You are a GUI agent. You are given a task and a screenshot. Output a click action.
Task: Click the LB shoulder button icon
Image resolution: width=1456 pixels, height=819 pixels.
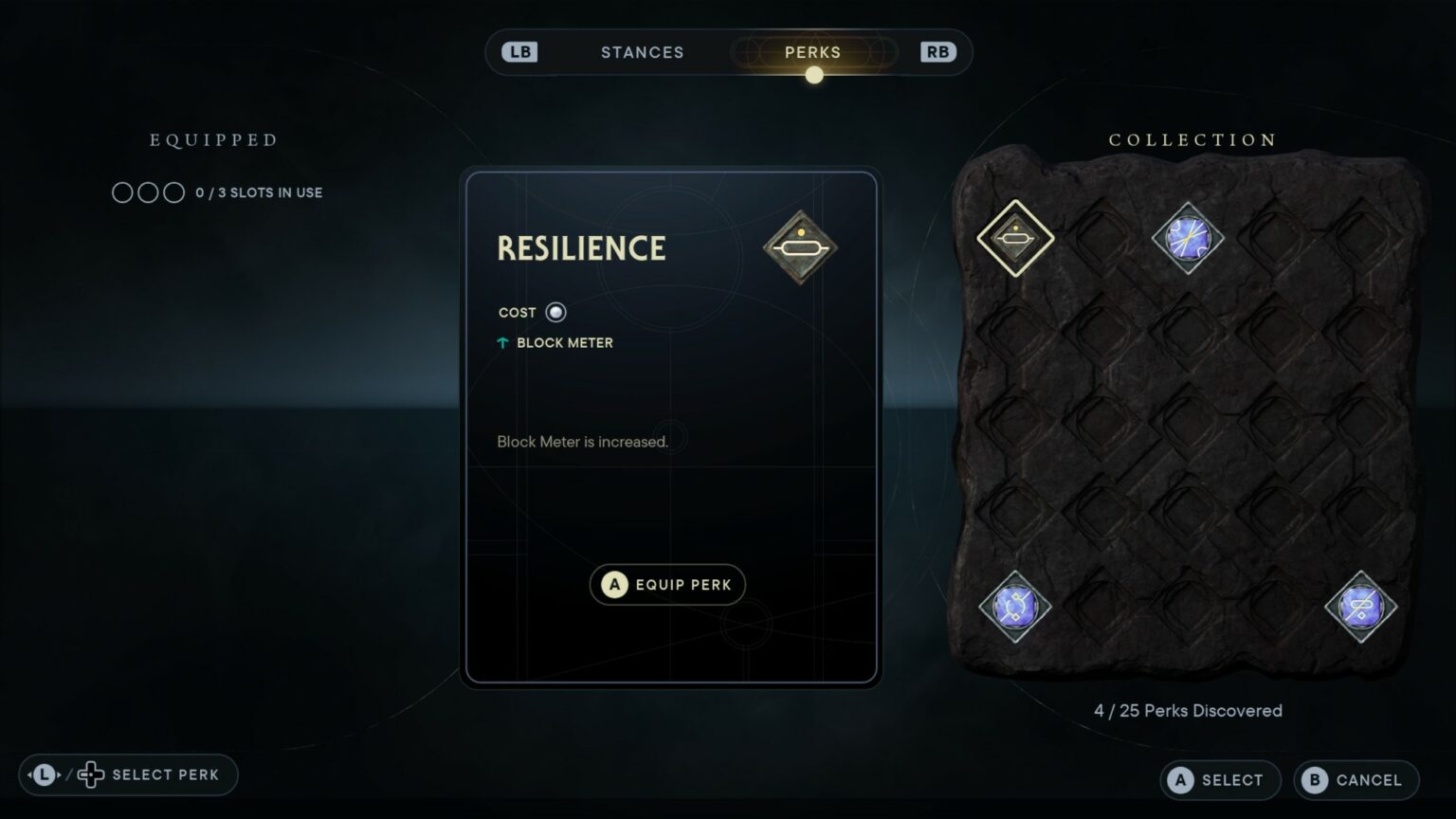tap(518, 51)
